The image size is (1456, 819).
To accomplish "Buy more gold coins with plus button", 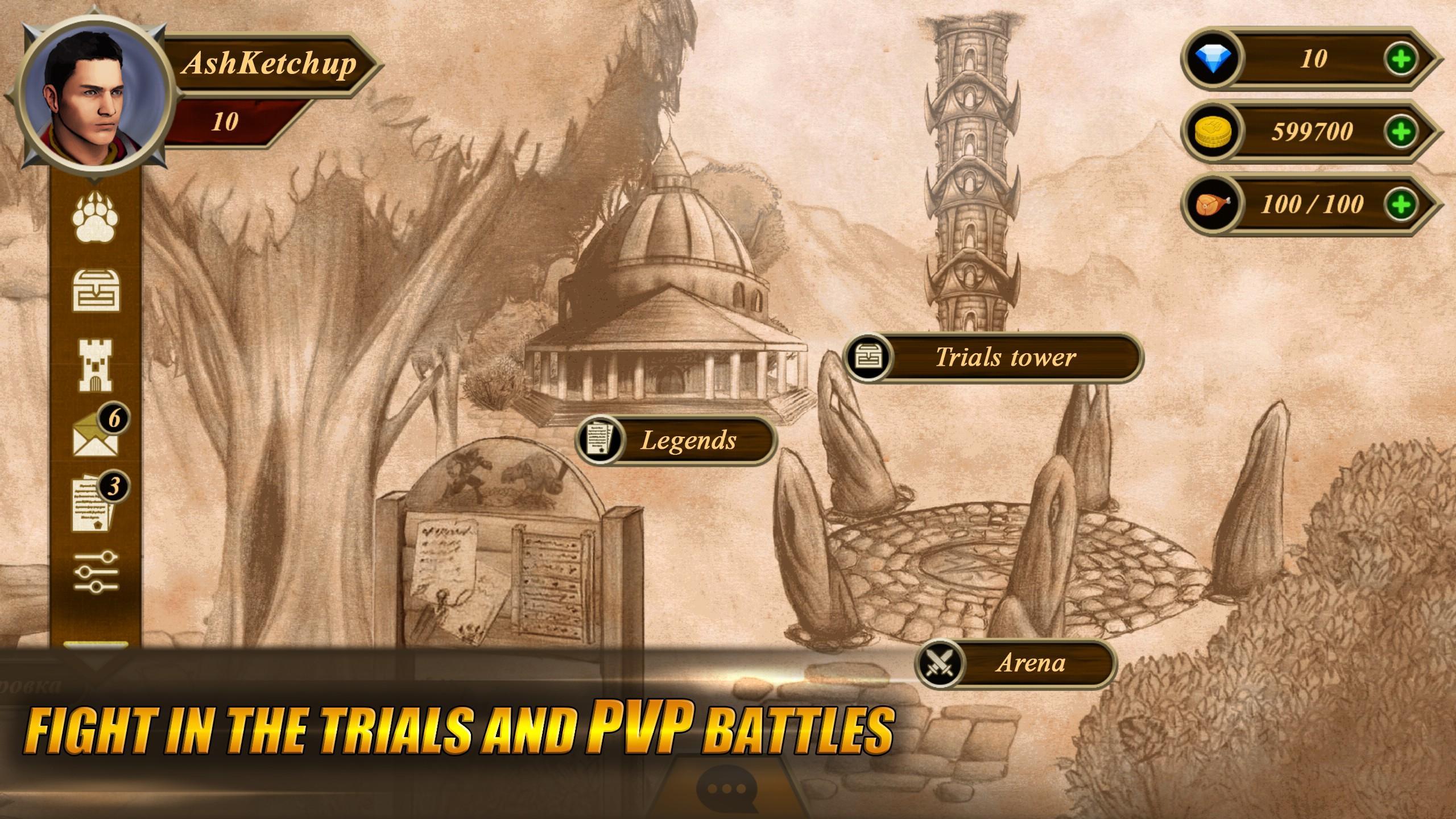I will pos(1400,131).
